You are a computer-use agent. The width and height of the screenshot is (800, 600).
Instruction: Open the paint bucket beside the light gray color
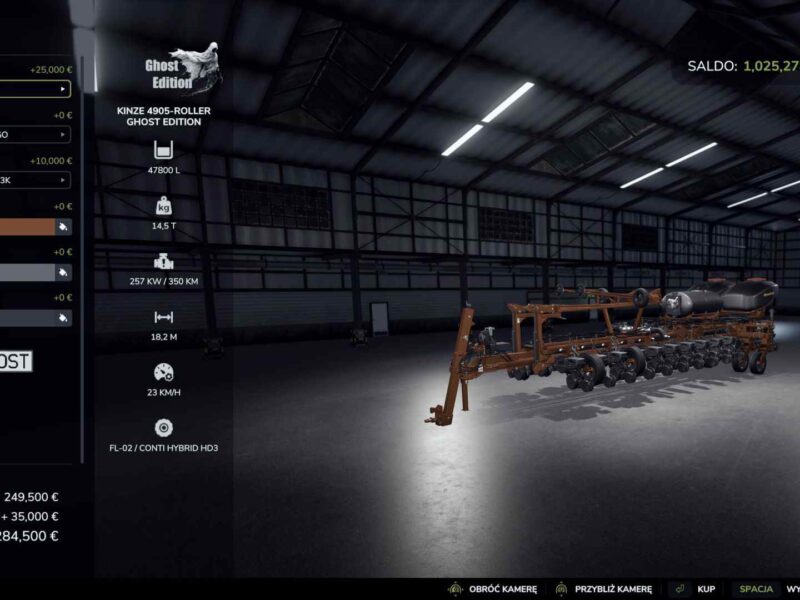[63, 272]
